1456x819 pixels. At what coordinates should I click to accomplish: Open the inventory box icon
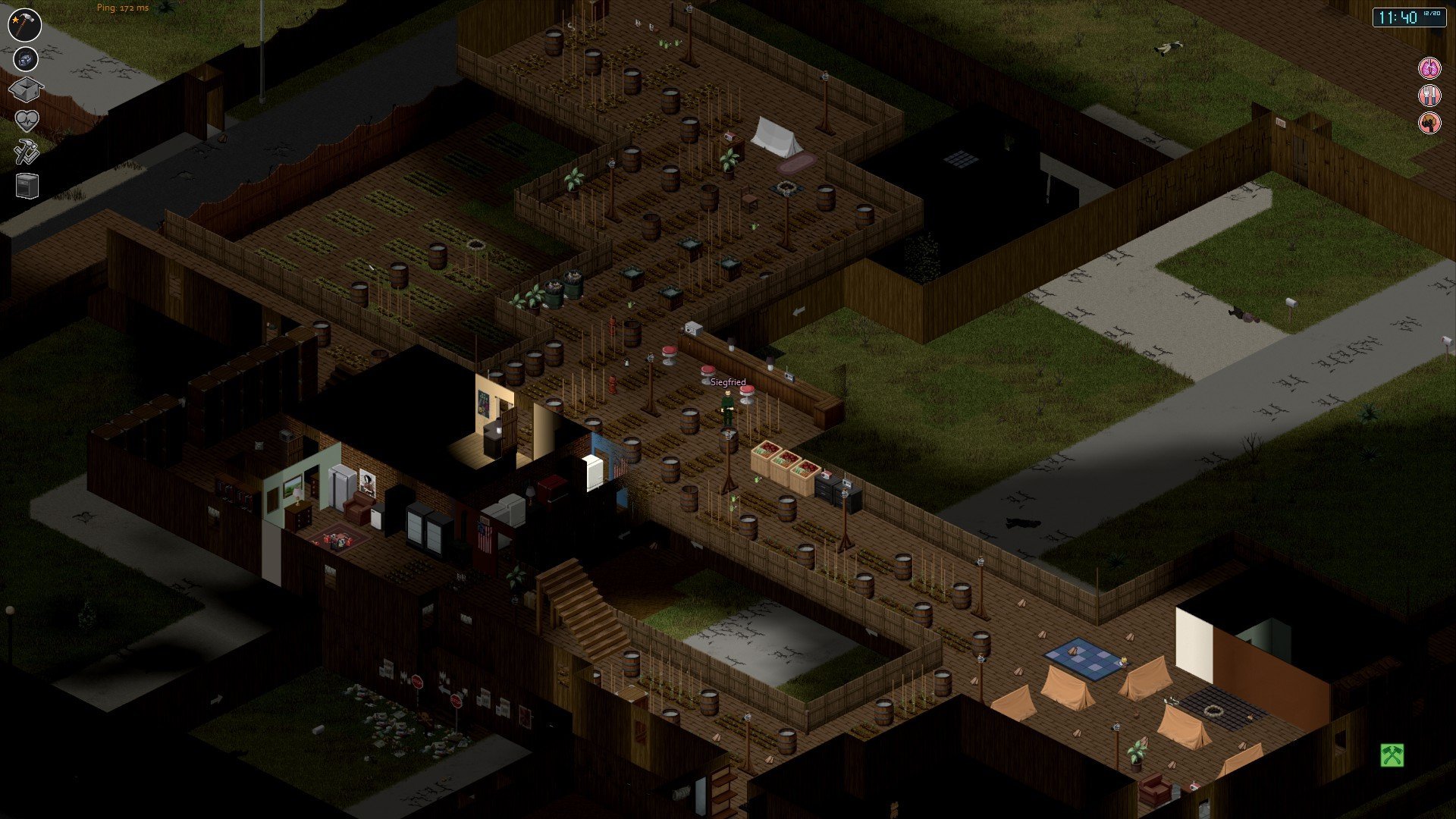(x=26, y=90)
